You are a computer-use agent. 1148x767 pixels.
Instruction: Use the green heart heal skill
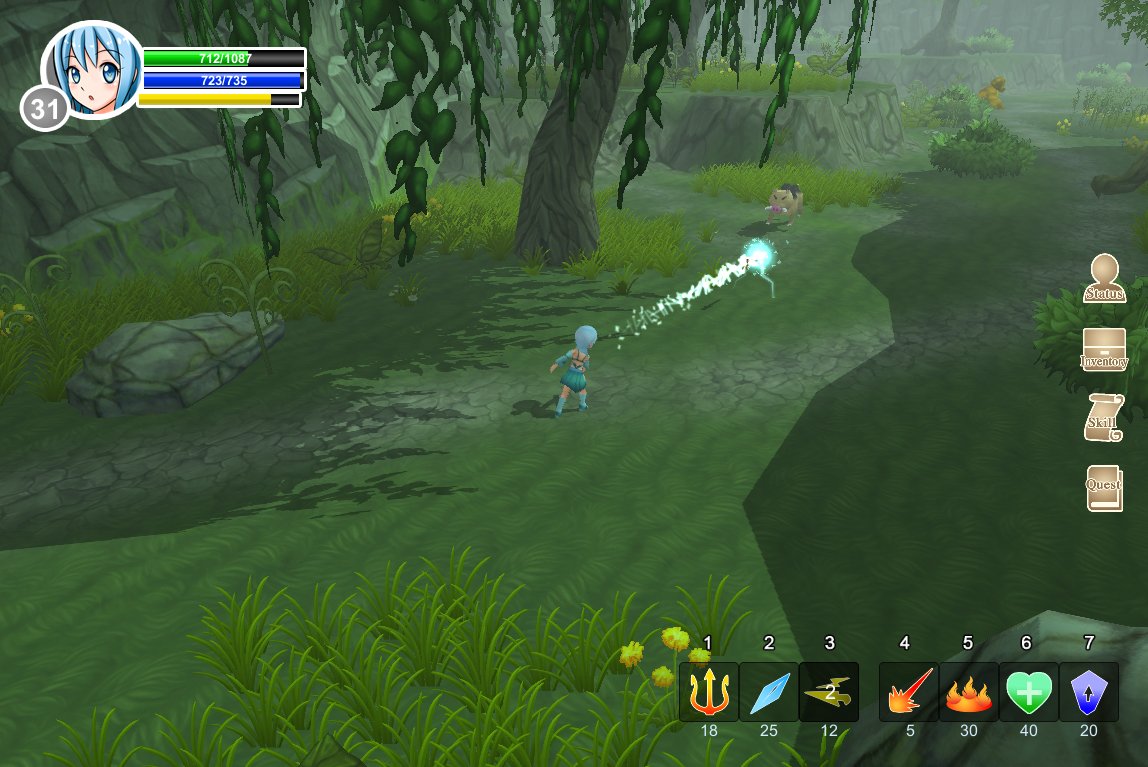tap(1029, 692)
